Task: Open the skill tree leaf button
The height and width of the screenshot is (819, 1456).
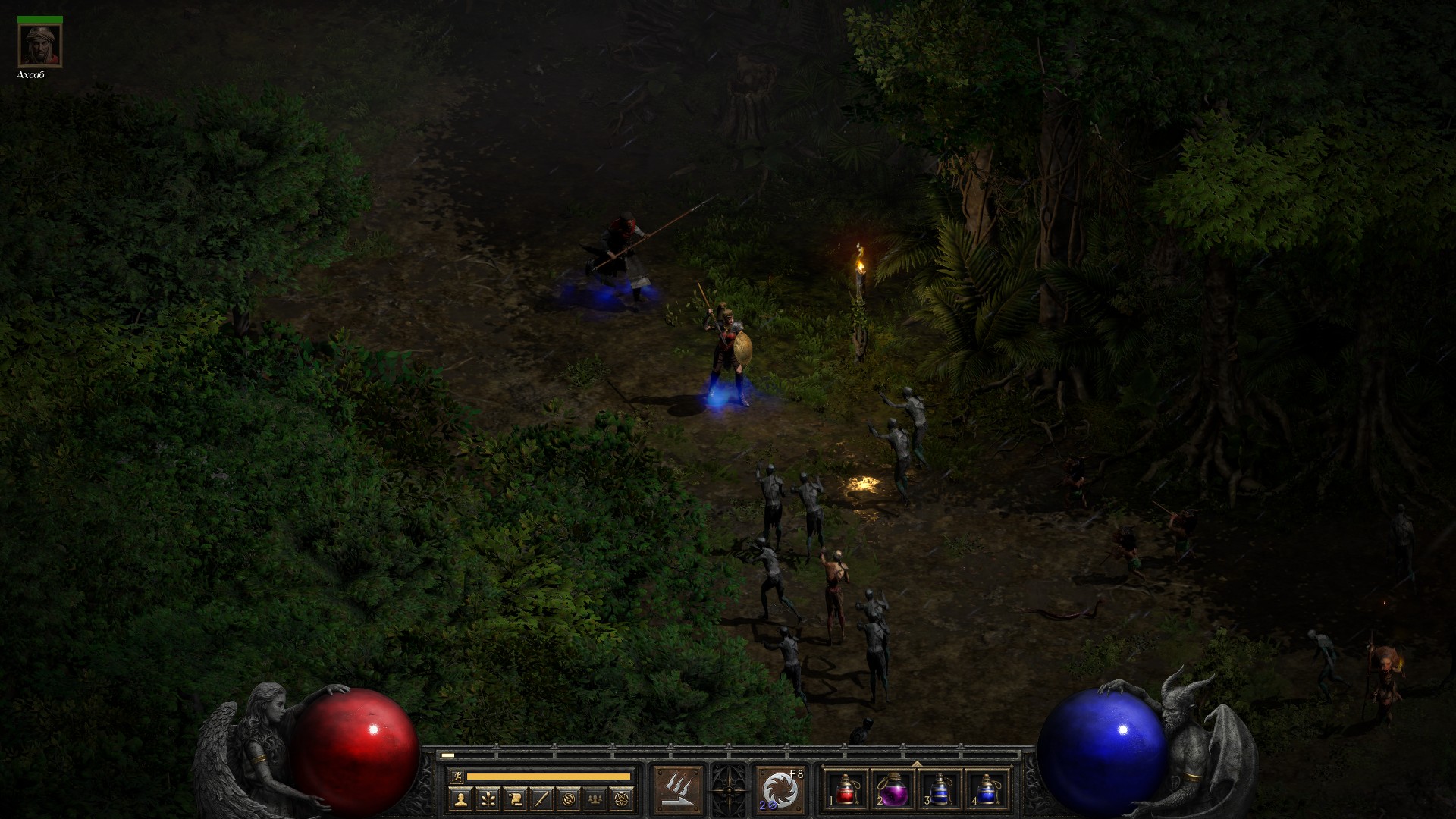Action: 487,798
